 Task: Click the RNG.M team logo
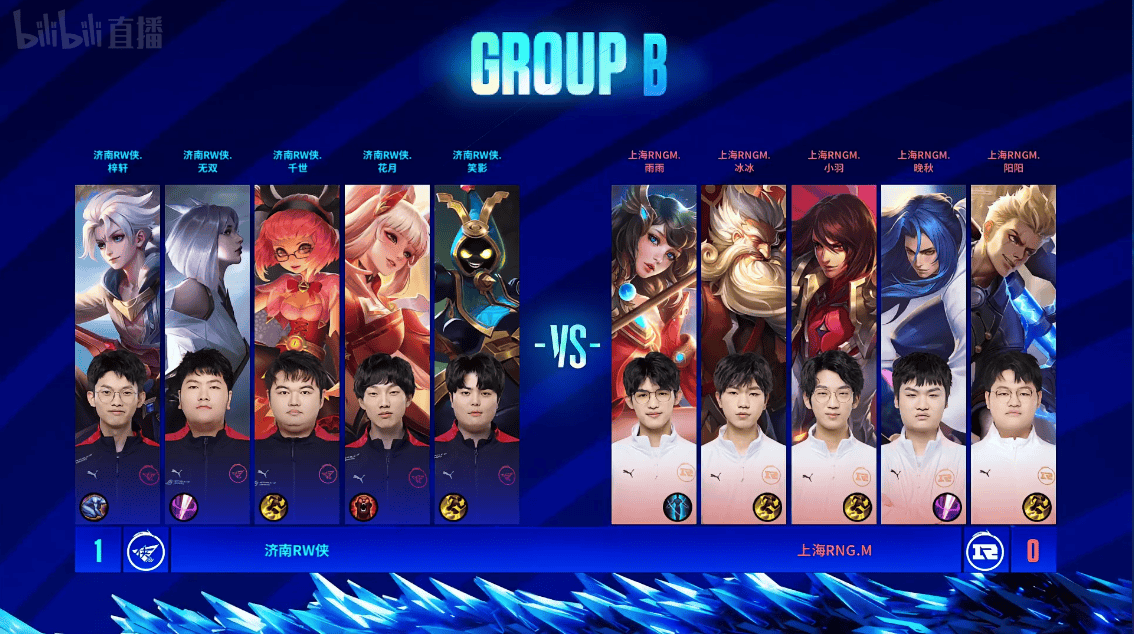pos(984,551)
